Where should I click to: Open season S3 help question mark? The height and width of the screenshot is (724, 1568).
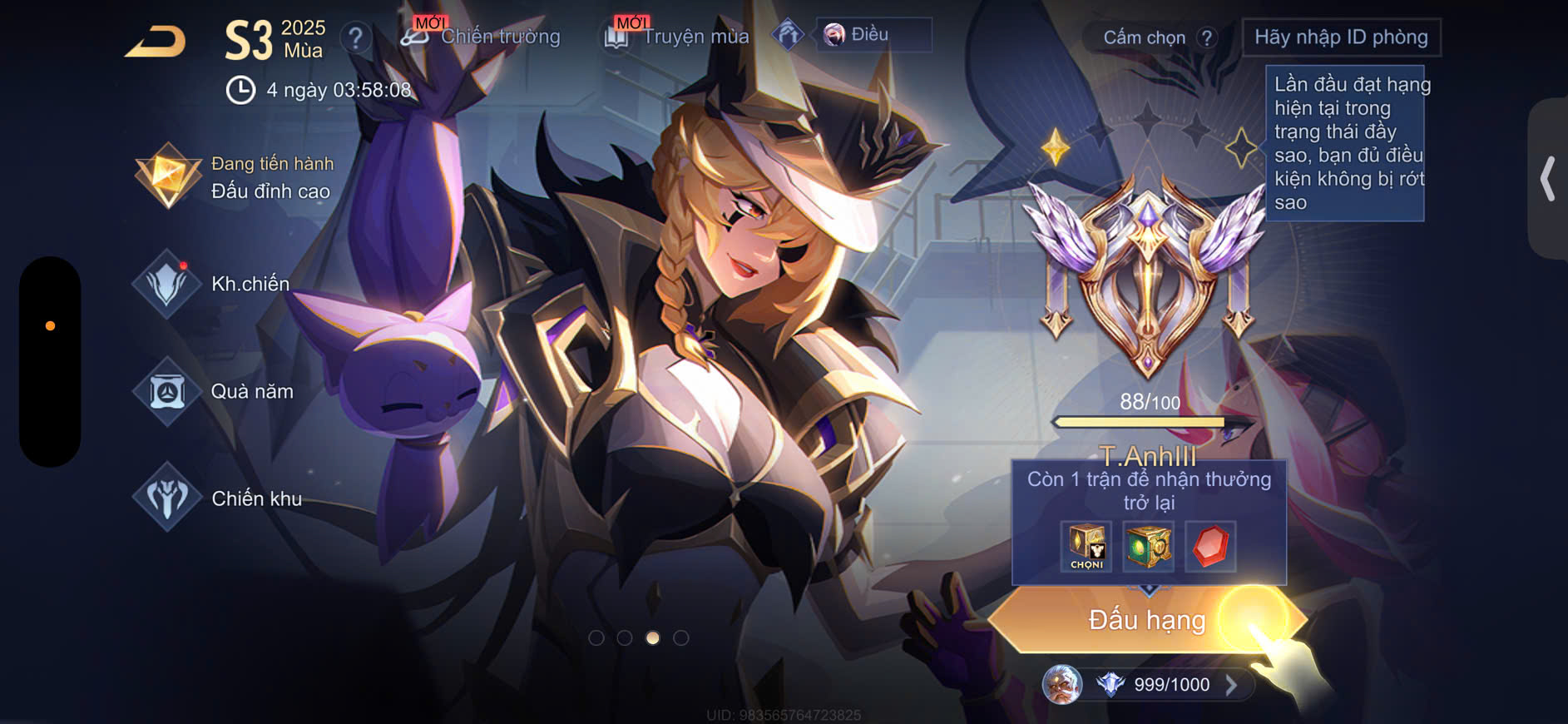355,37
